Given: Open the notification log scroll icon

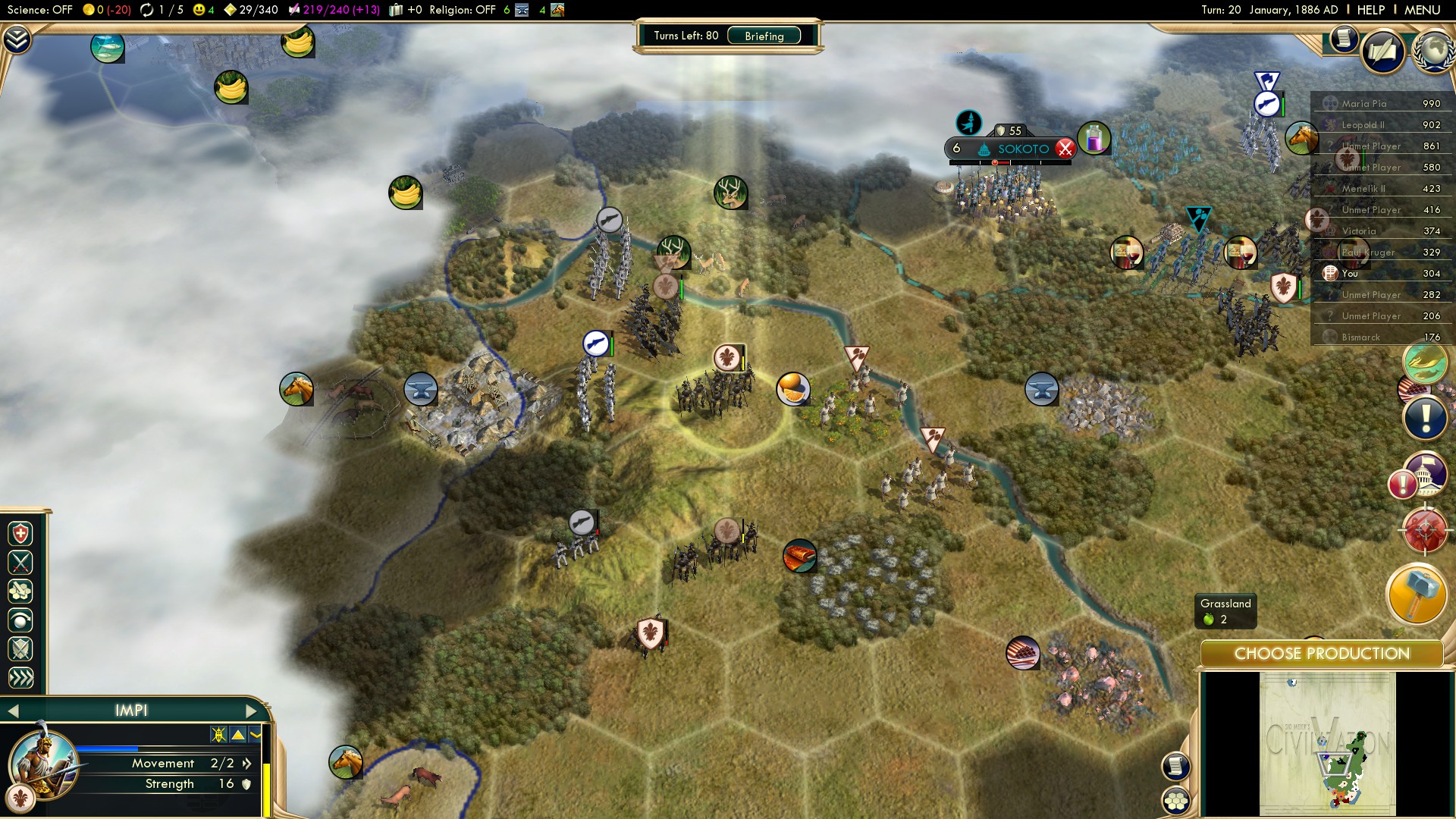Looking at the screenshot, I should pyautogui.click(x=1344, y=38).
